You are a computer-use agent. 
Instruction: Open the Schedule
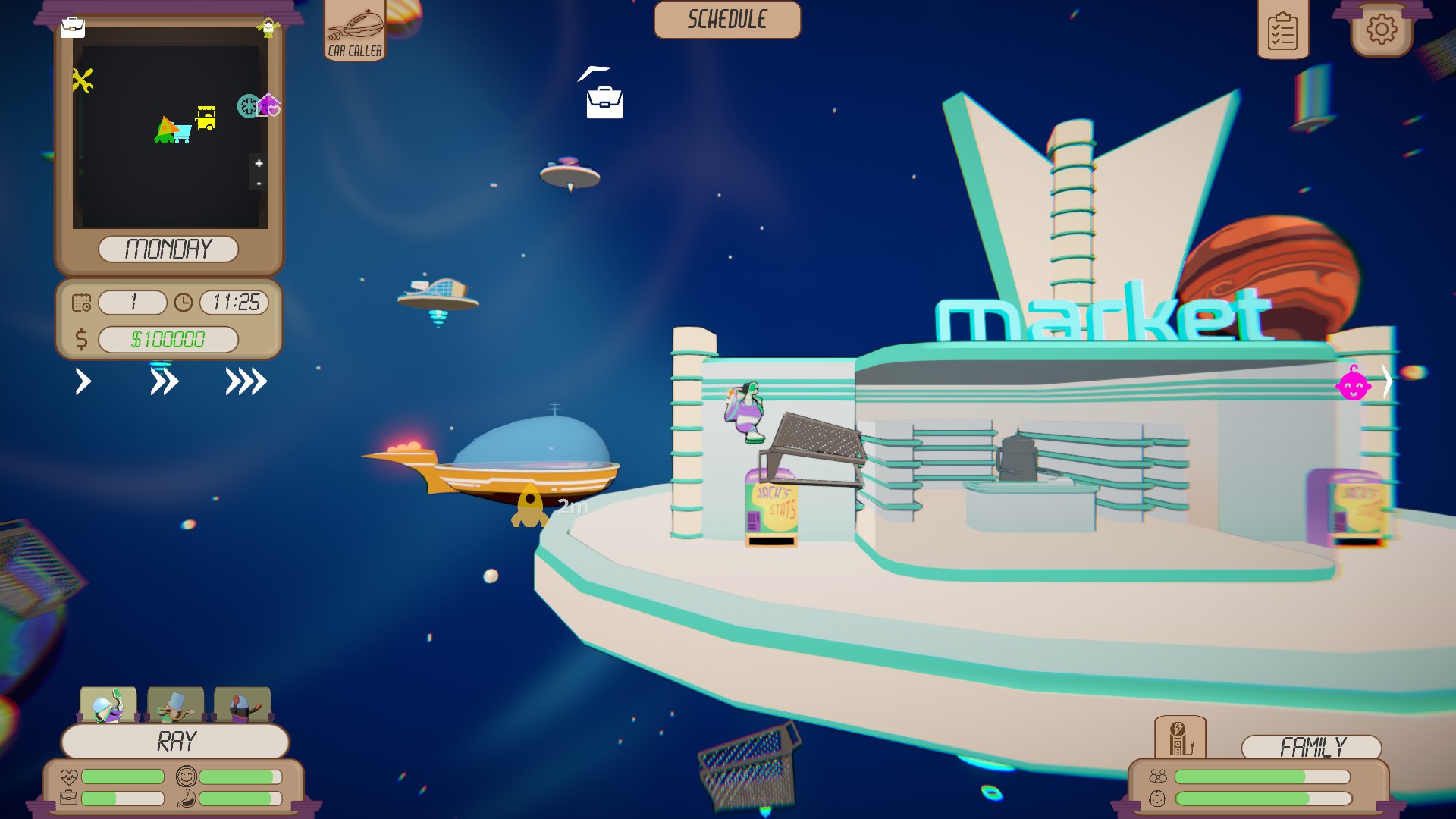point(726,20)
